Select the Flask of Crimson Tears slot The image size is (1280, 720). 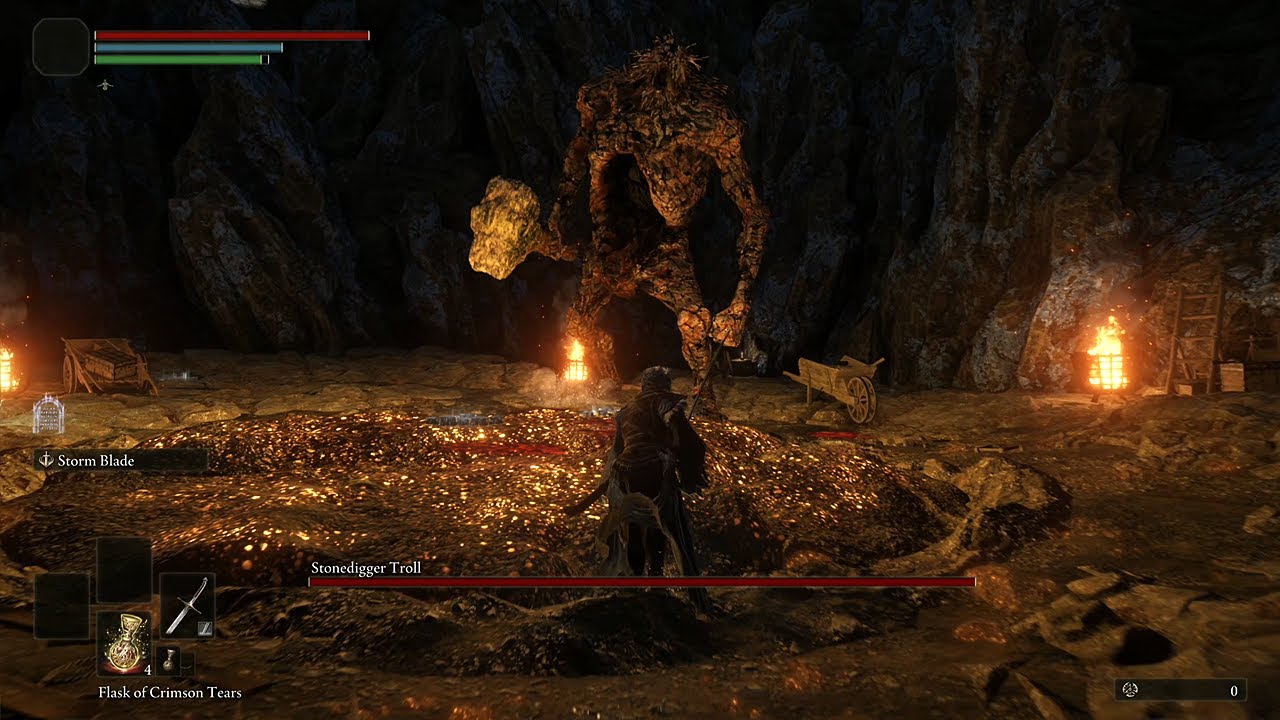124,642
